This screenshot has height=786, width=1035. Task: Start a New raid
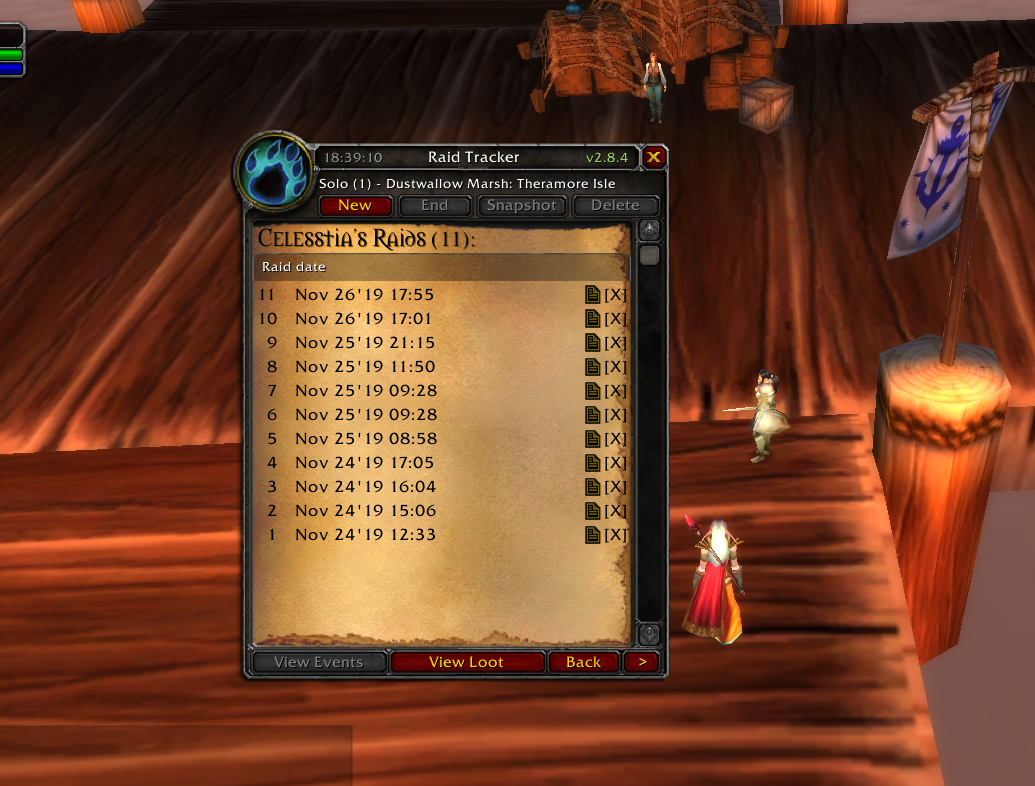354,206
